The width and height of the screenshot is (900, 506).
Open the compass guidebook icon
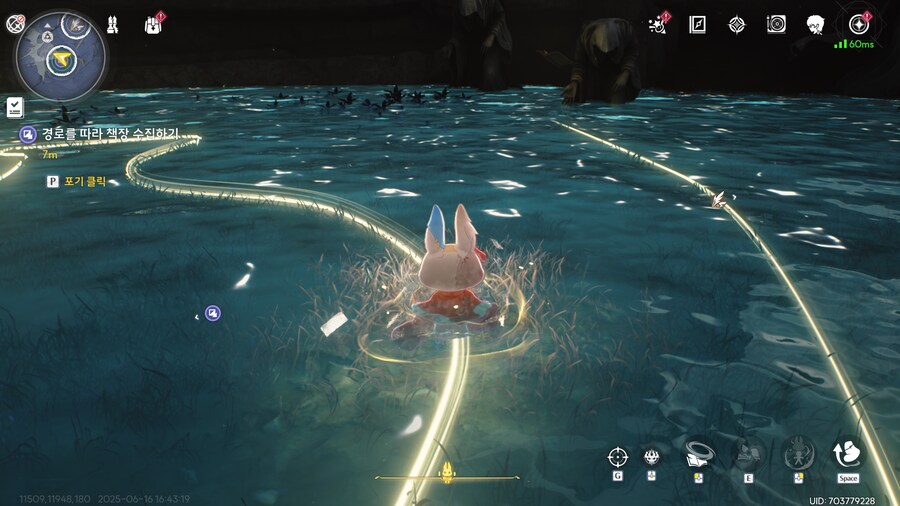[698, 24]
